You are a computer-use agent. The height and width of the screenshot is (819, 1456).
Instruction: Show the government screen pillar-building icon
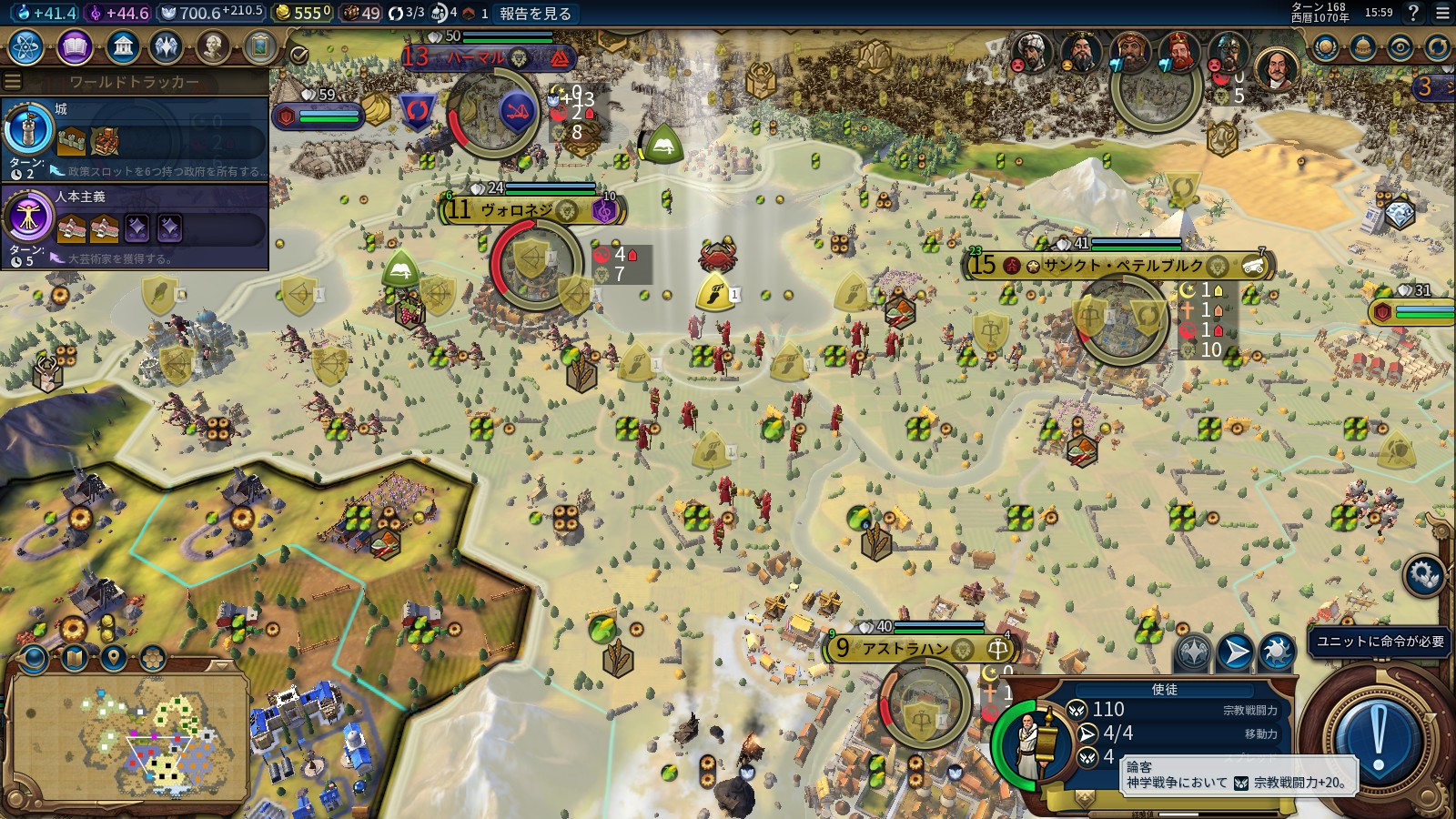[121, 47]
